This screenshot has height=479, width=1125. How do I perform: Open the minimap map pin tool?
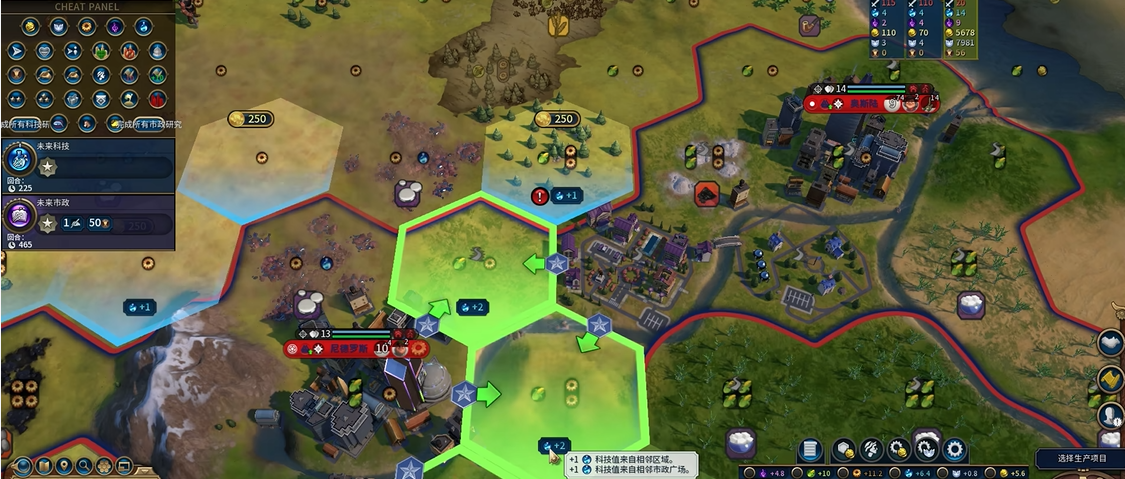[x=63, y=466]
